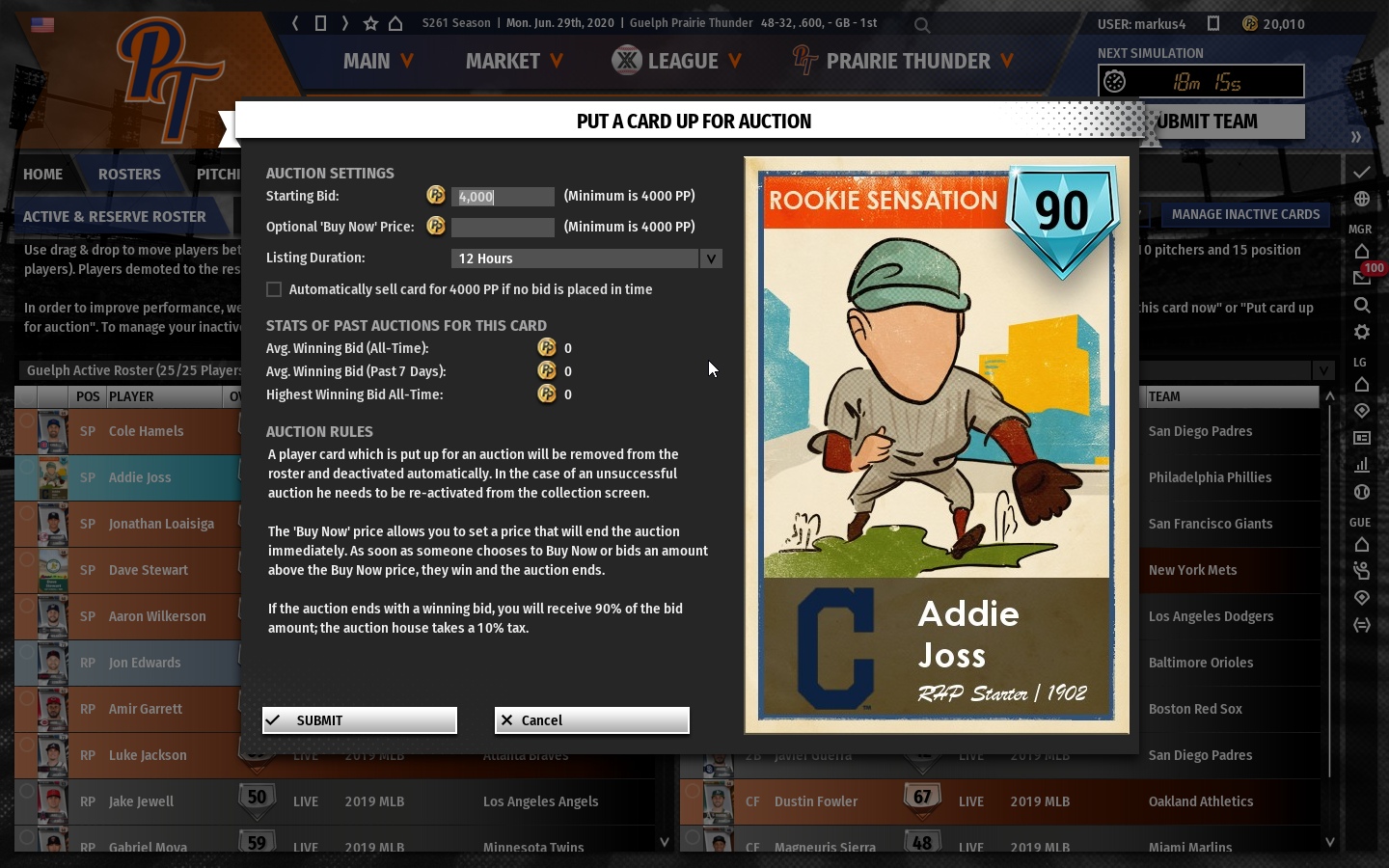The image size is (1389, 868).
Task: Open the PRAIRIE THUNDER dropdown
Action: coord(909,61)
